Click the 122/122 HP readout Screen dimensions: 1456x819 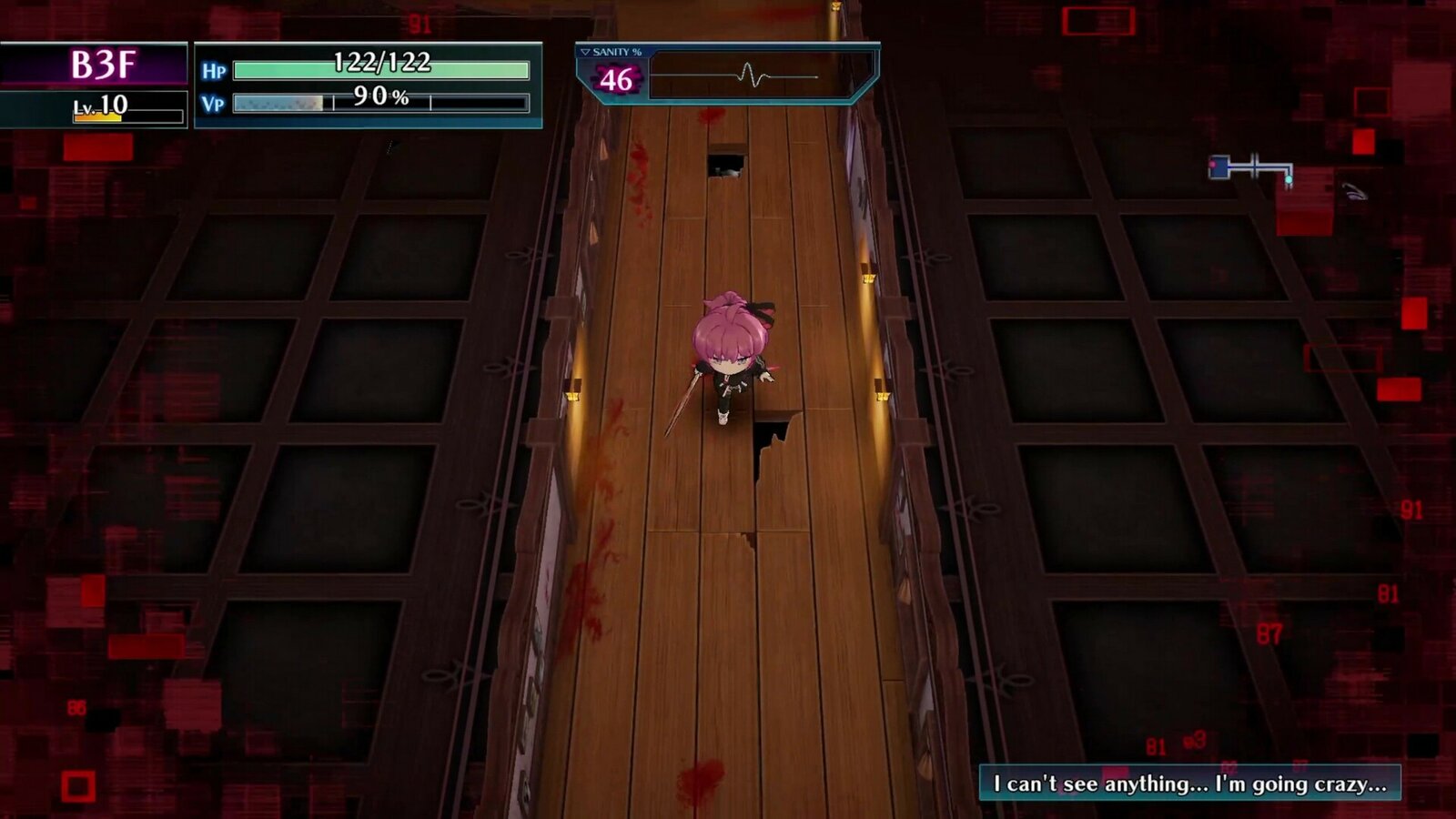pyautogui.click(x=382, y=66)
